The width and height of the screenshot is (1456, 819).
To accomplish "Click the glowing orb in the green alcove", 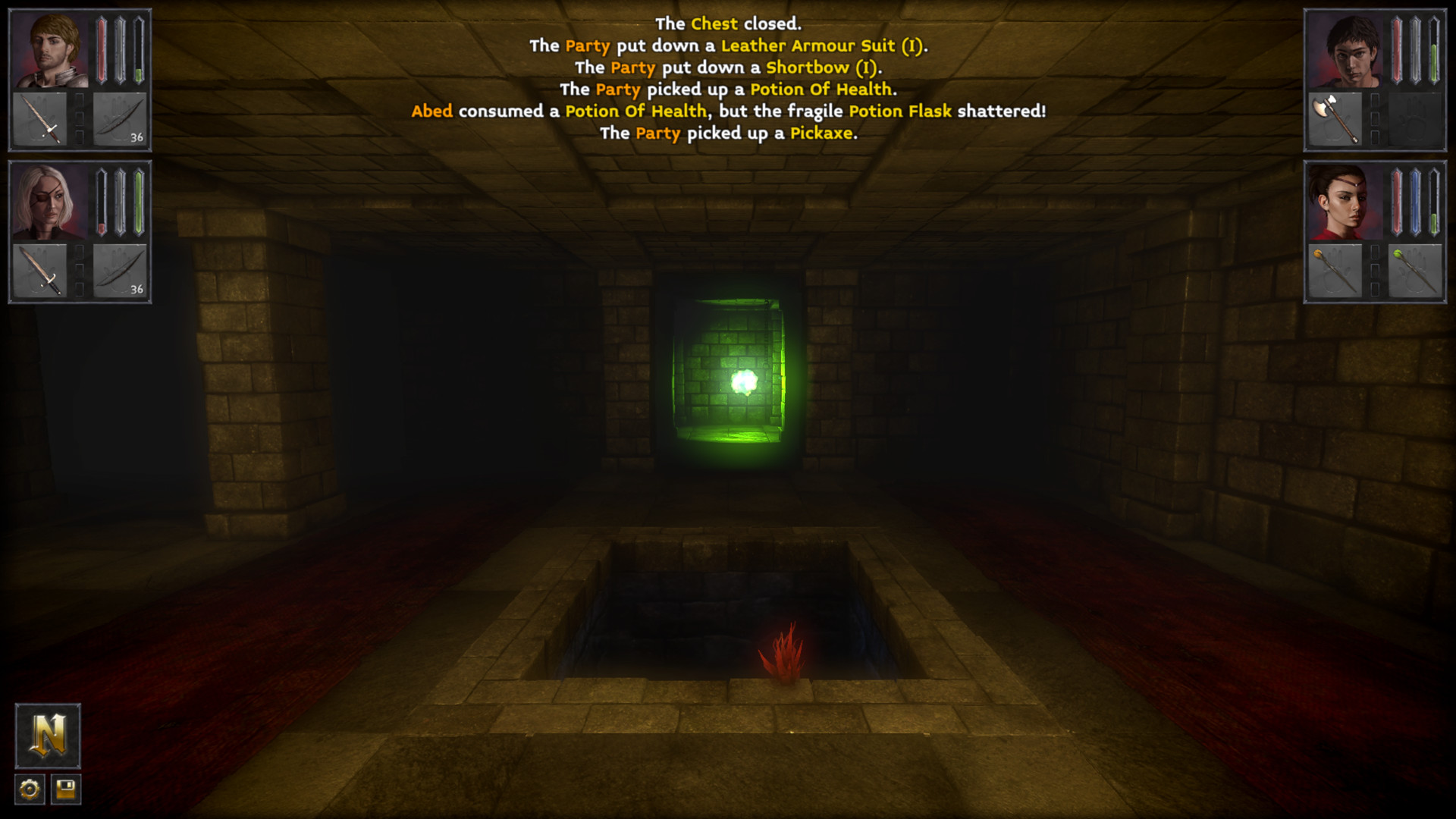I will 745,383.
